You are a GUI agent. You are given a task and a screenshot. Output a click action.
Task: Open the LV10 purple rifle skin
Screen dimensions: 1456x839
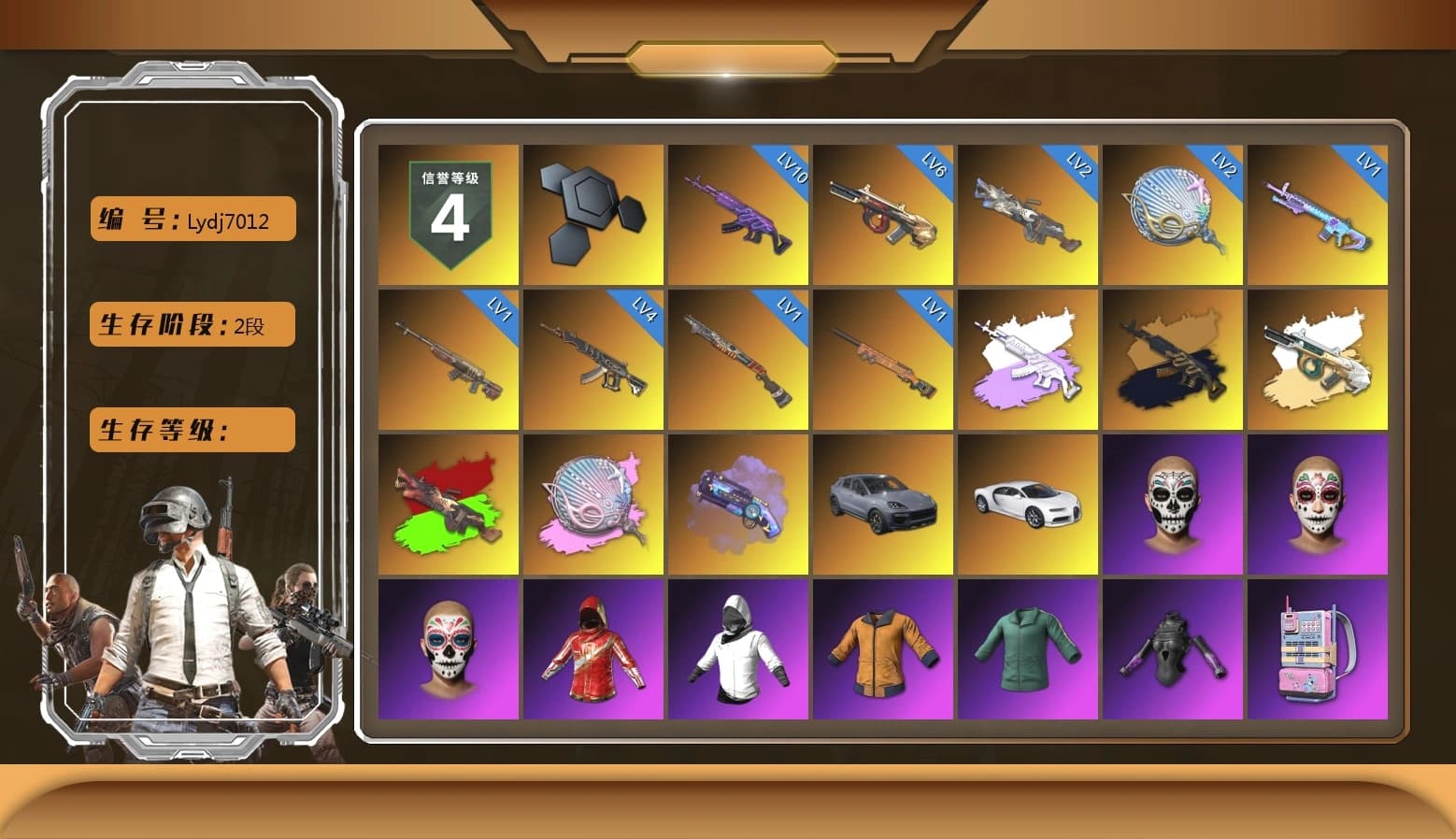point(738,215)
